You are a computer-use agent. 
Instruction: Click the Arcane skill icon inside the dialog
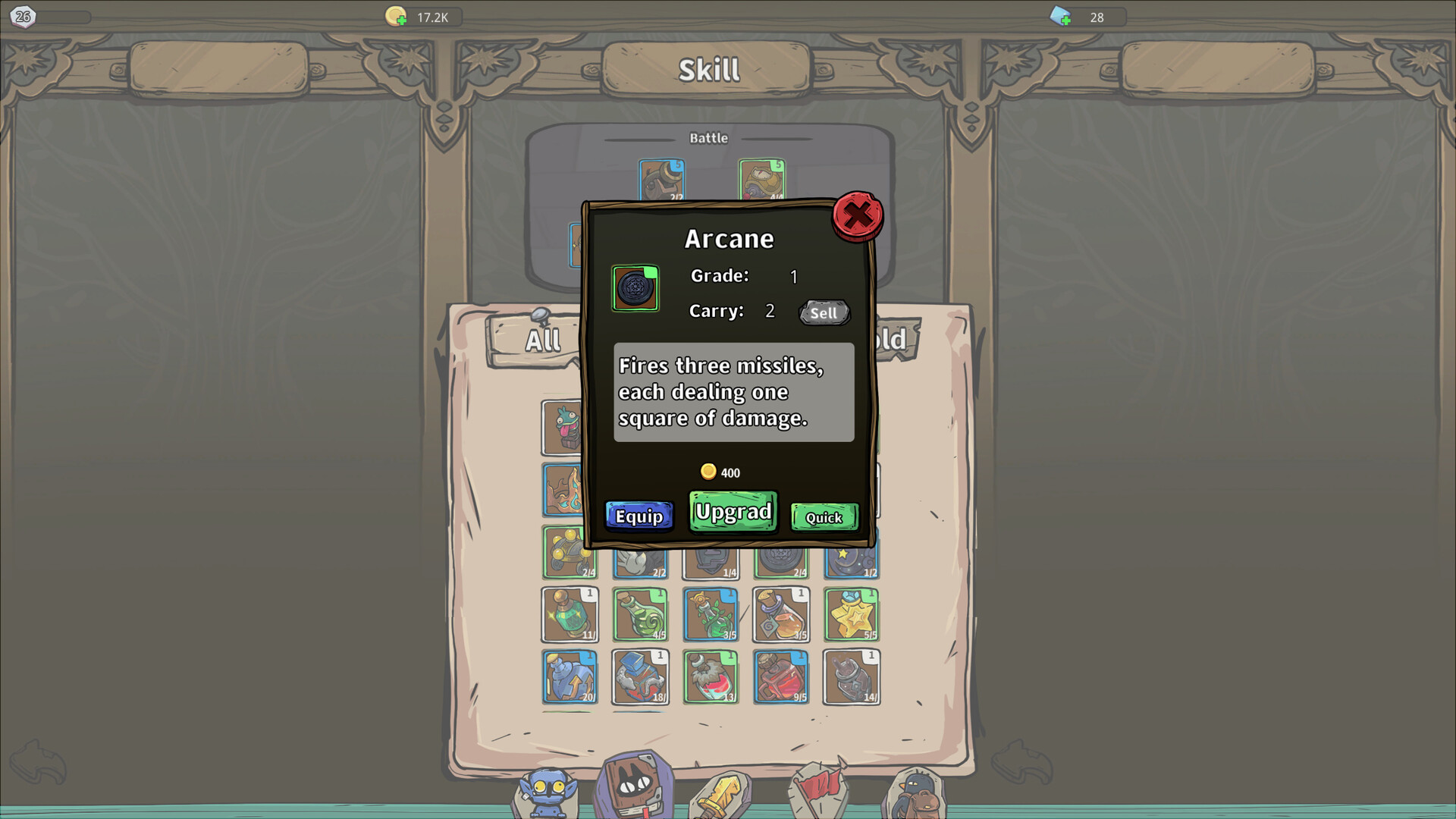635,288
